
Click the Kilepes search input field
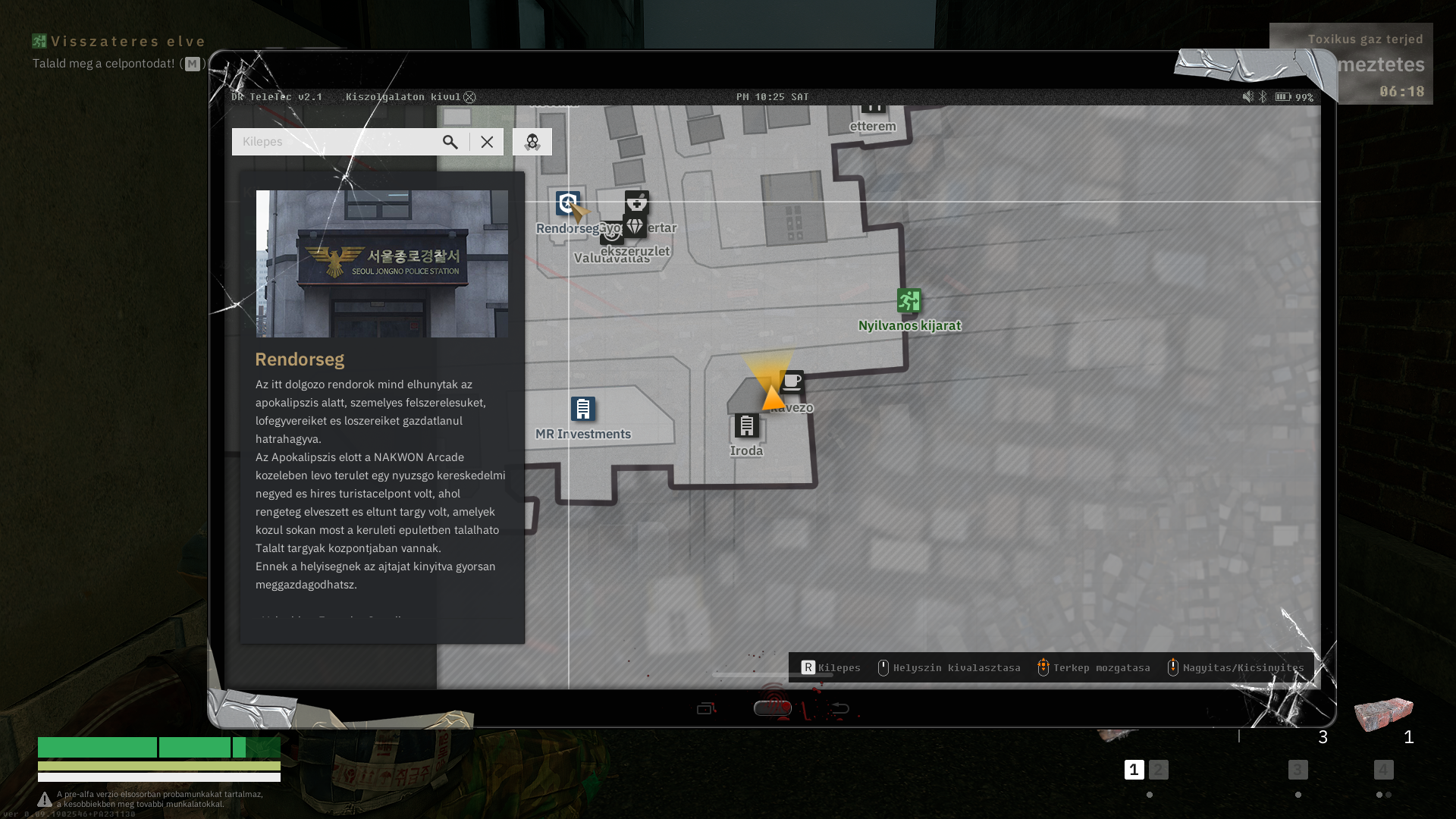pos(334,142)
